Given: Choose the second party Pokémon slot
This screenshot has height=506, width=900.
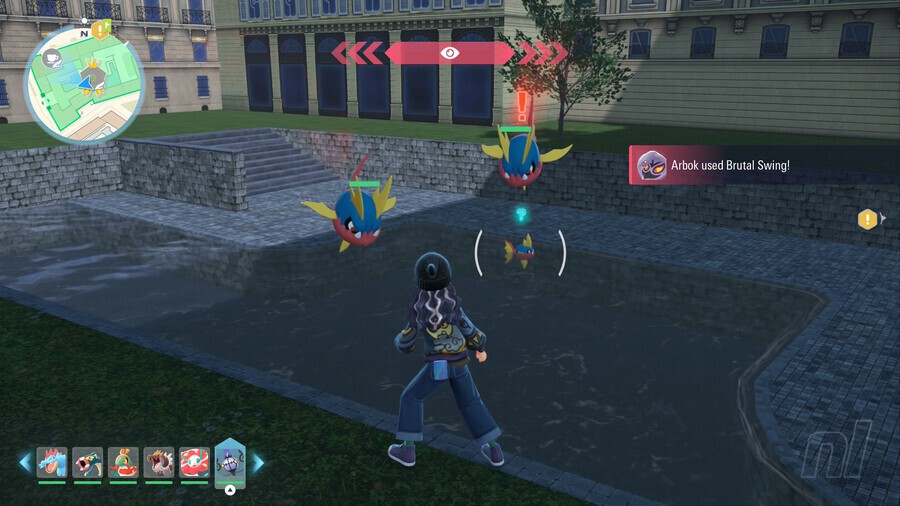Looking at the screenshot, I should pyautogui.click(x=88, y=462).
